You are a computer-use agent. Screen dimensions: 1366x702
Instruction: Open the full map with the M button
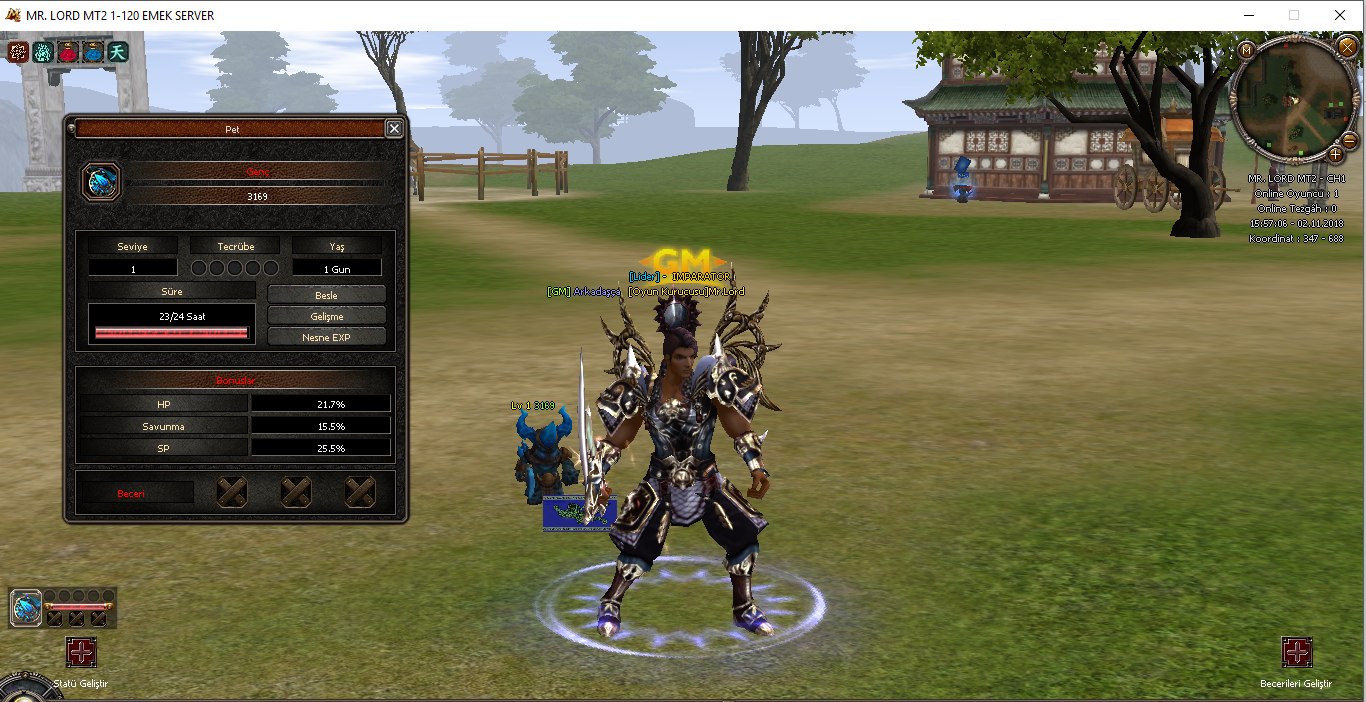(1246, 50)
